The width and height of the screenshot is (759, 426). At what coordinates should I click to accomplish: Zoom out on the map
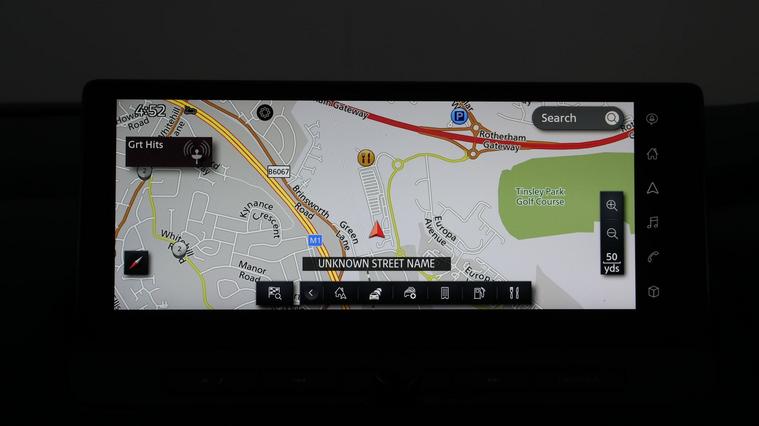tap(611, 233)
